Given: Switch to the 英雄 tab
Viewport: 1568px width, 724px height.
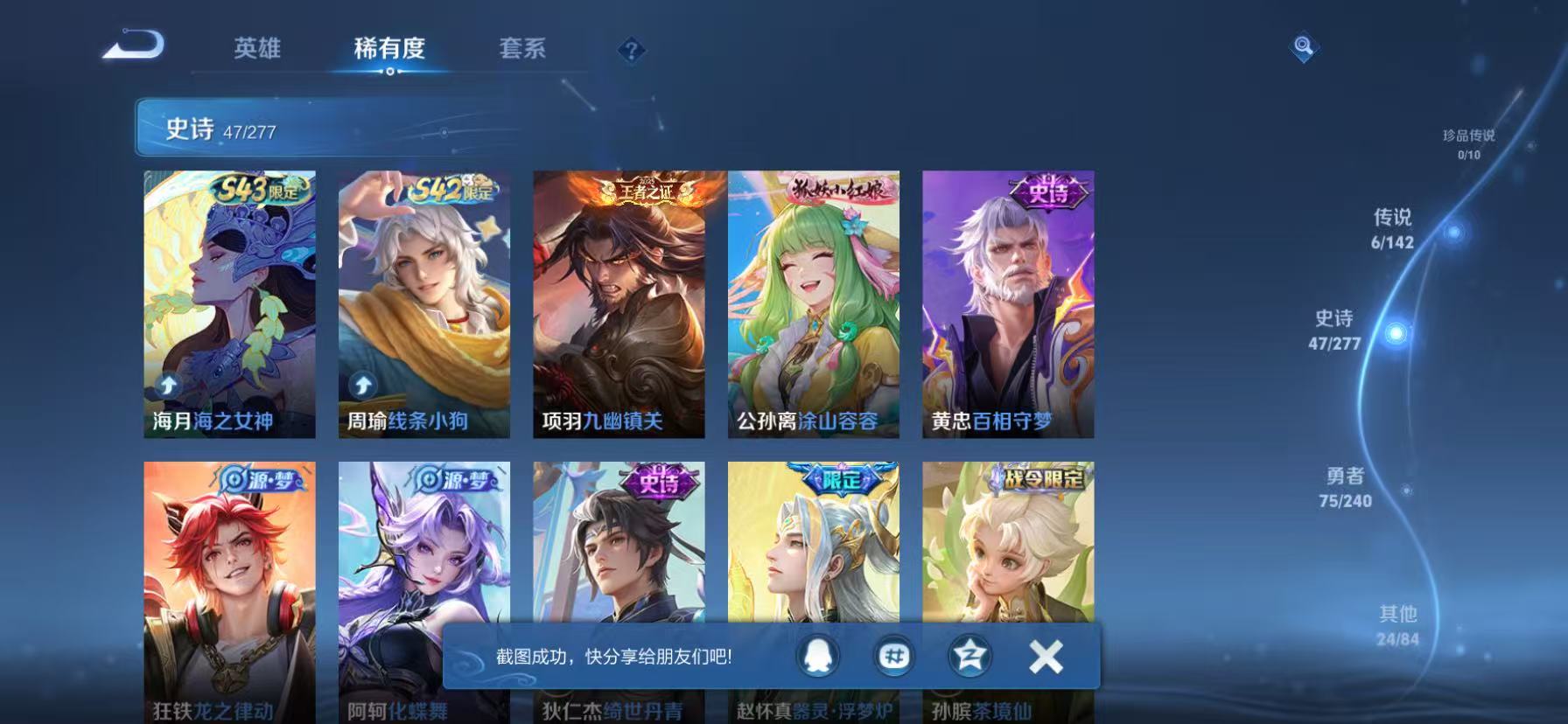Looking at the screenshot, I should pos(256,50).
